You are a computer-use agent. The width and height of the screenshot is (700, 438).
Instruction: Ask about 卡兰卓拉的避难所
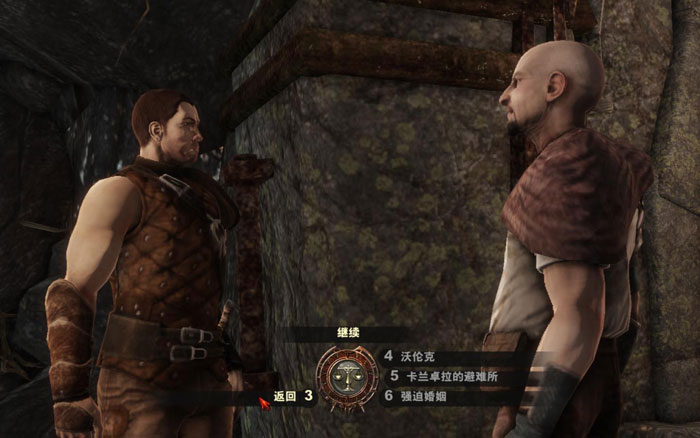(x=451, y=376)
